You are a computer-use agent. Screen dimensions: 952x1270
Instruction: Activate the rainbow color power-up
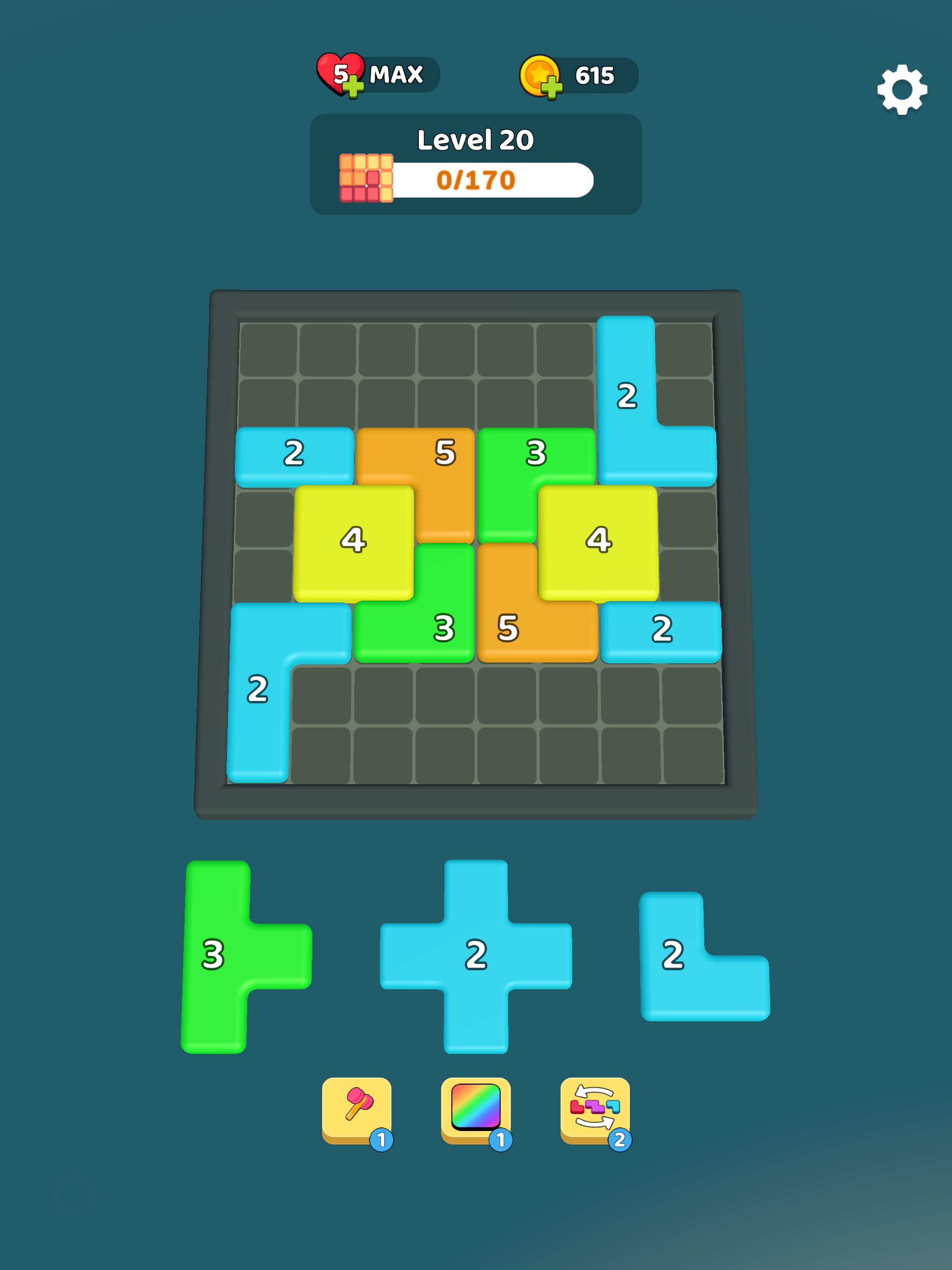pos(476,1105)
